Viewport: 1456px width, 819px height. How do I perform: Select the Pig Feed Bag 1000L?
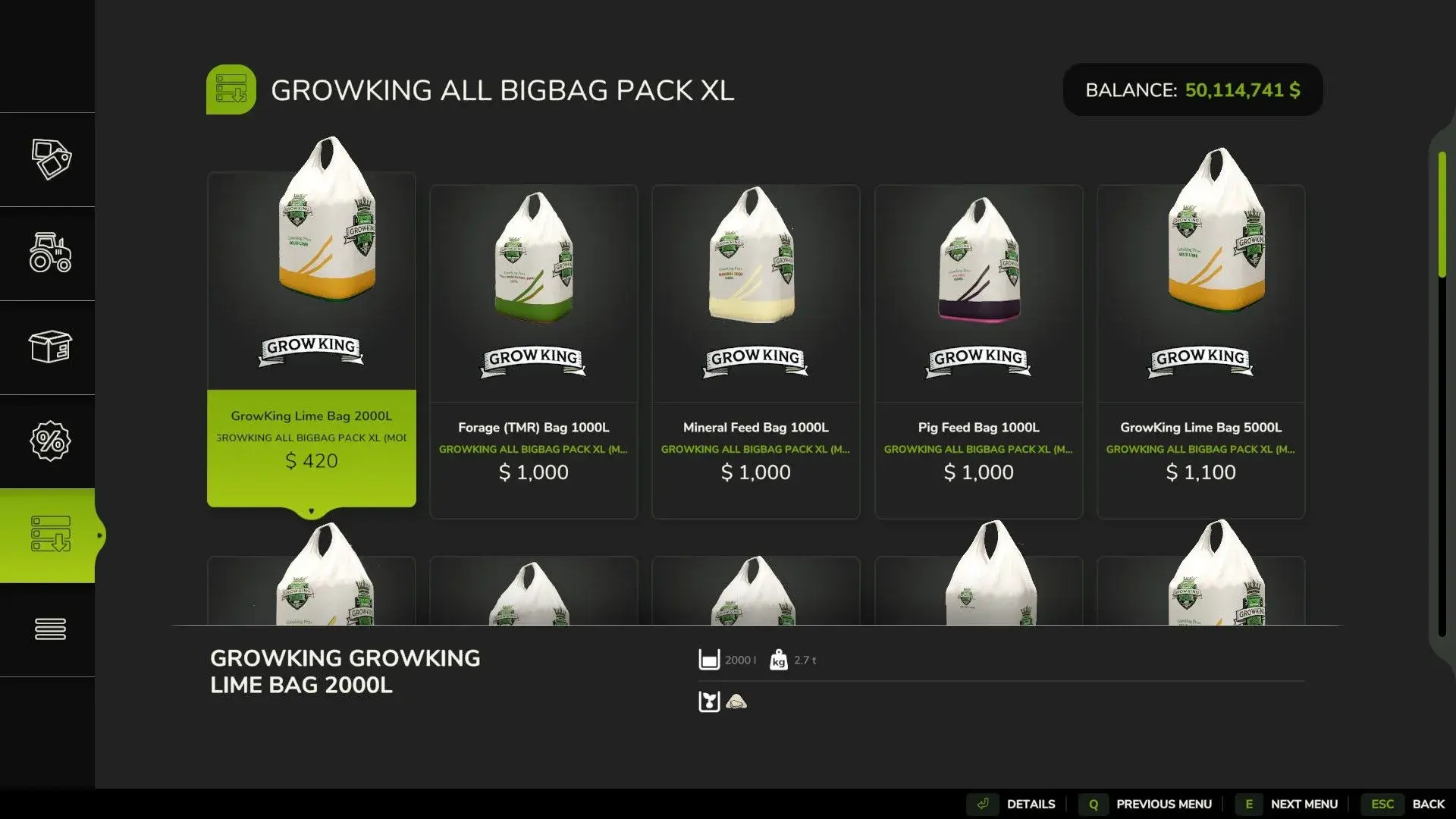click(x=978, y=353)
